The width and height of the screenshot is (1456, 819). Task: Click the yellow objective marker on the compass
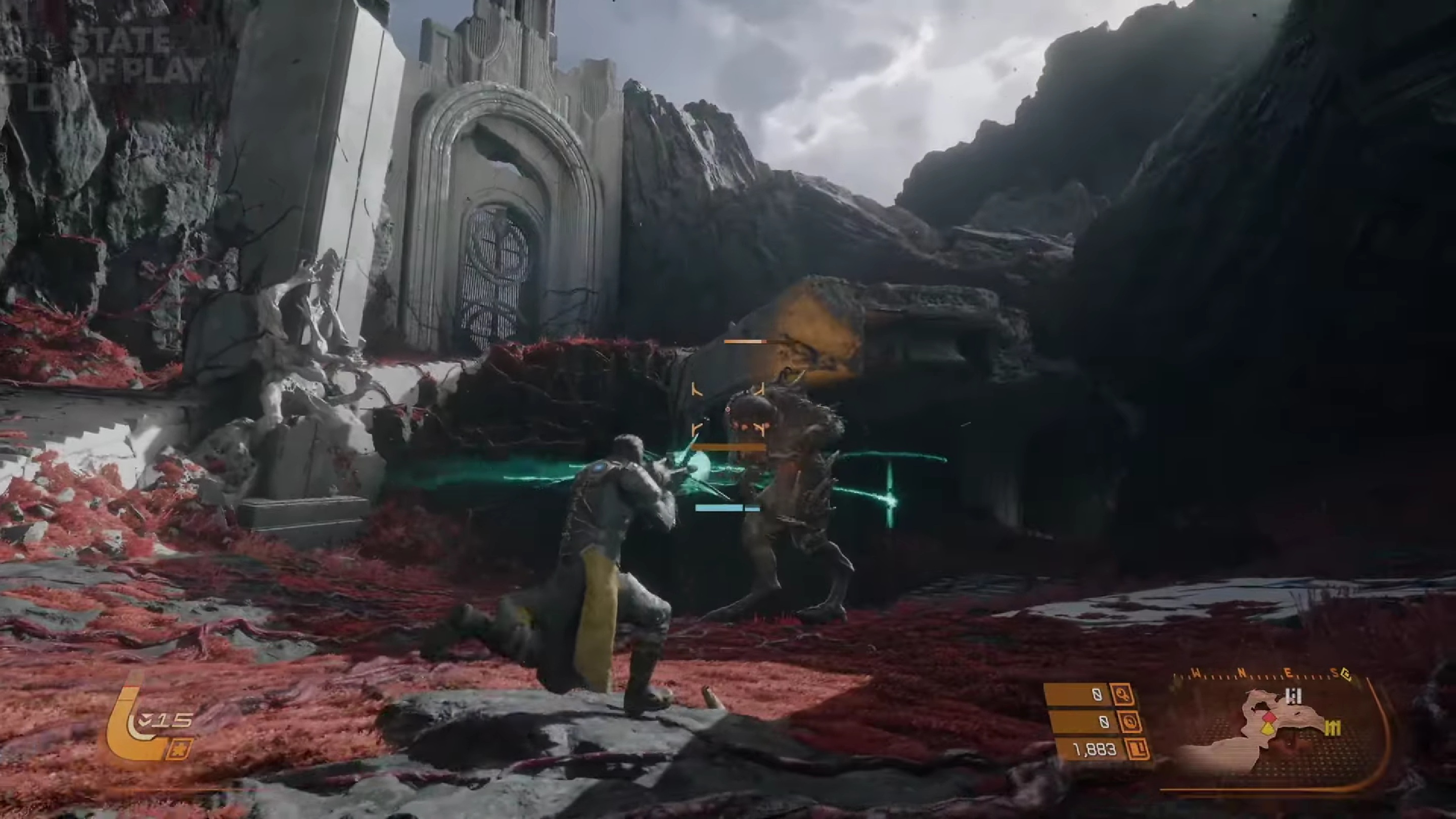[x=1347, y=675]
